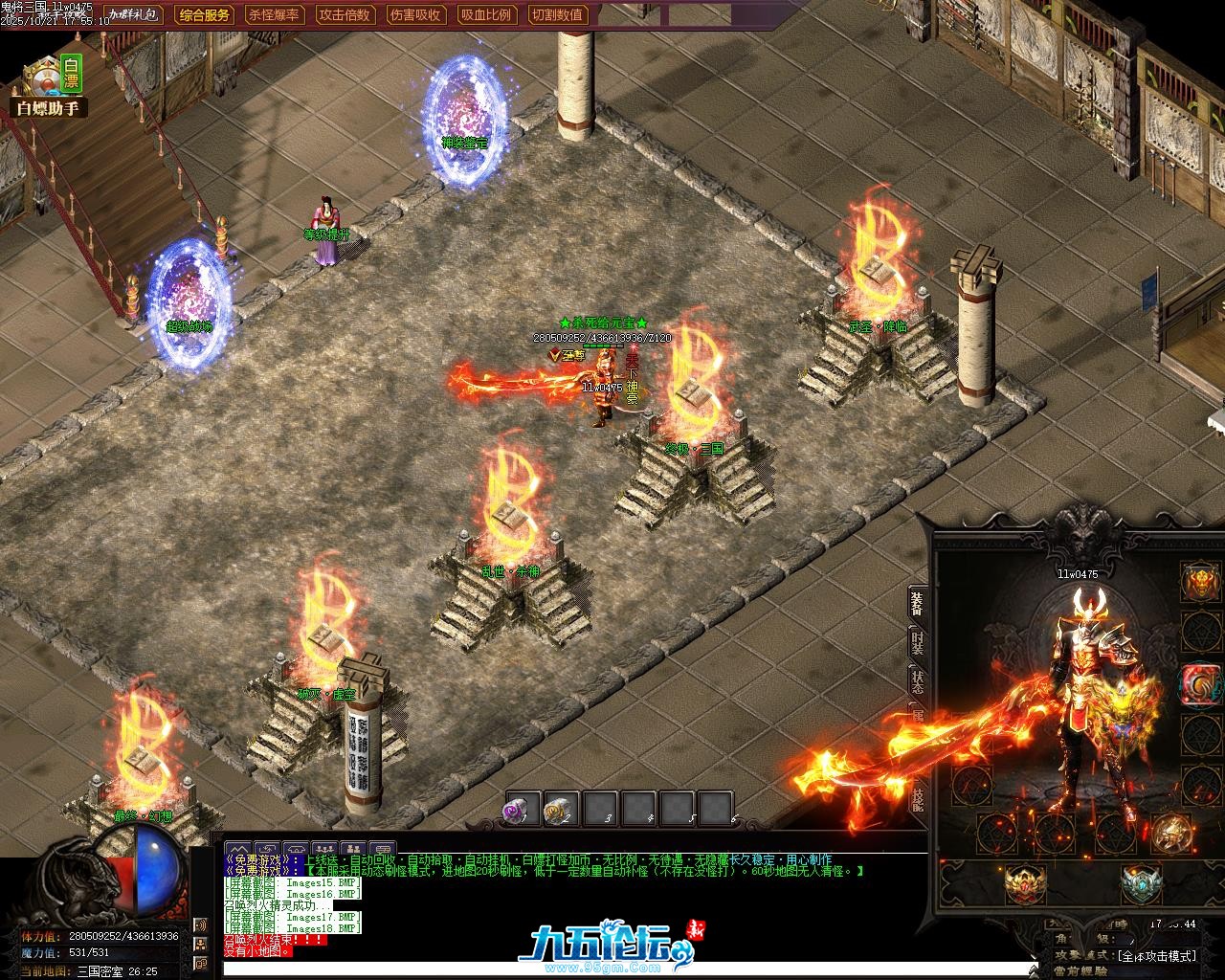Select the golden demon mask equipment slot
The image size is (1225, 980).
coord(1200,581)
